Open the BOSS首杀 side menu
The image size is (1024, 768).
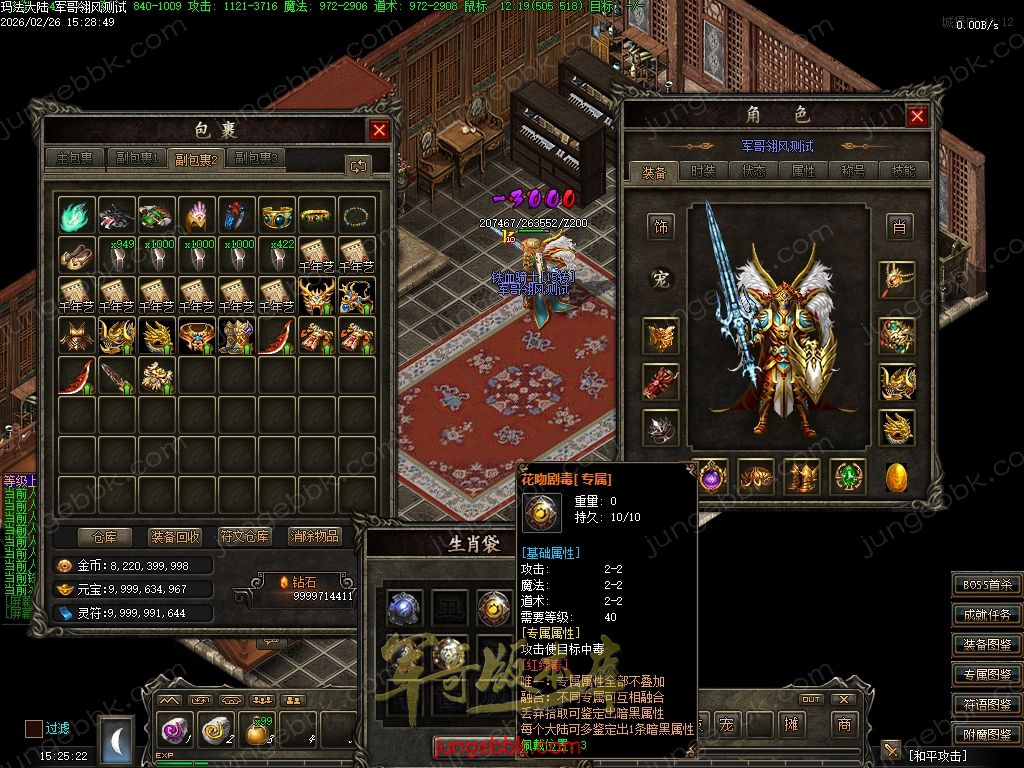click(986, 585)
